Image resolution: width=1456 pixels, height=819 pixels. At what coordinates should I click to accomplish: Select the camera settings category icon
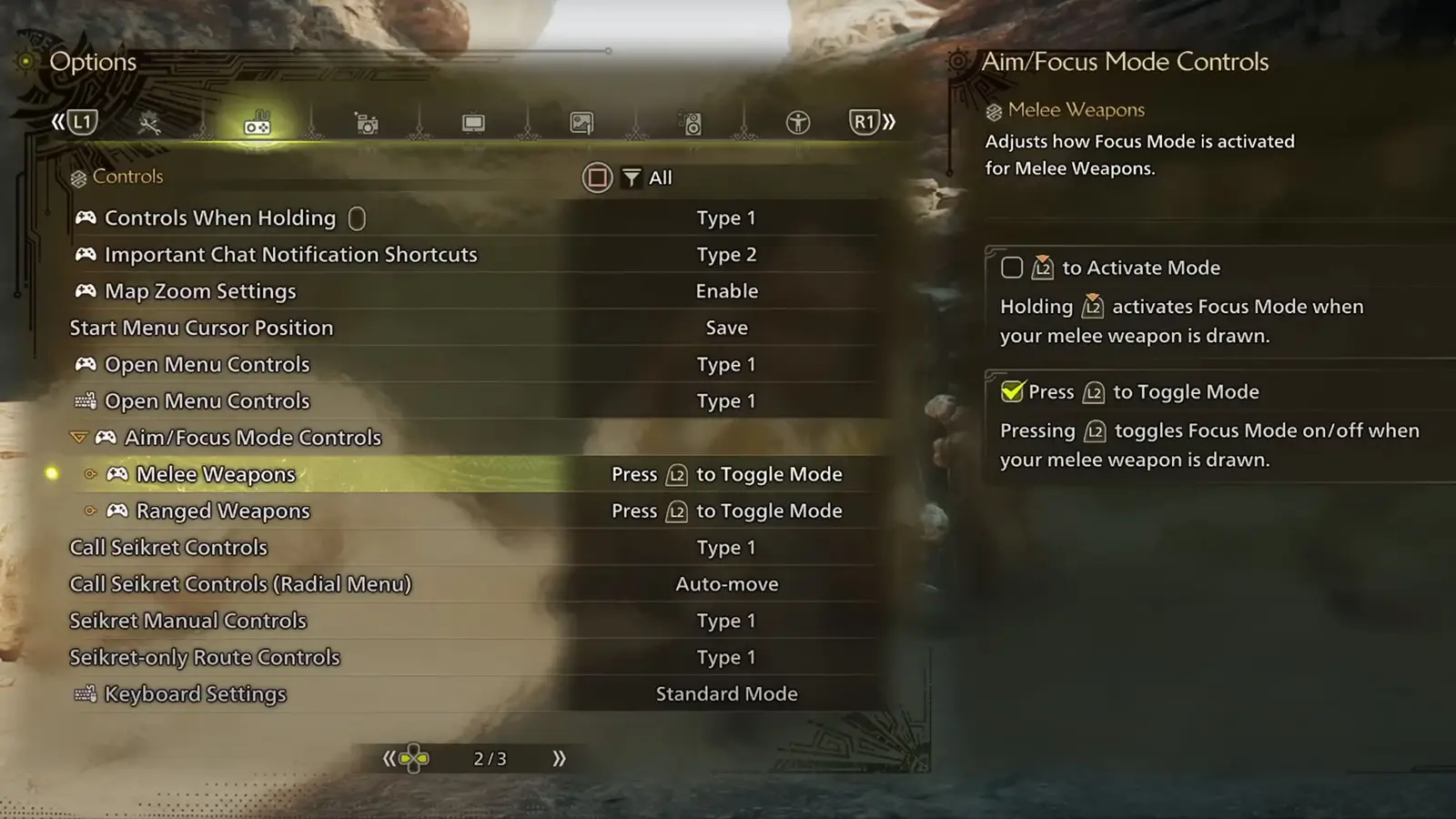click(367, 122)
